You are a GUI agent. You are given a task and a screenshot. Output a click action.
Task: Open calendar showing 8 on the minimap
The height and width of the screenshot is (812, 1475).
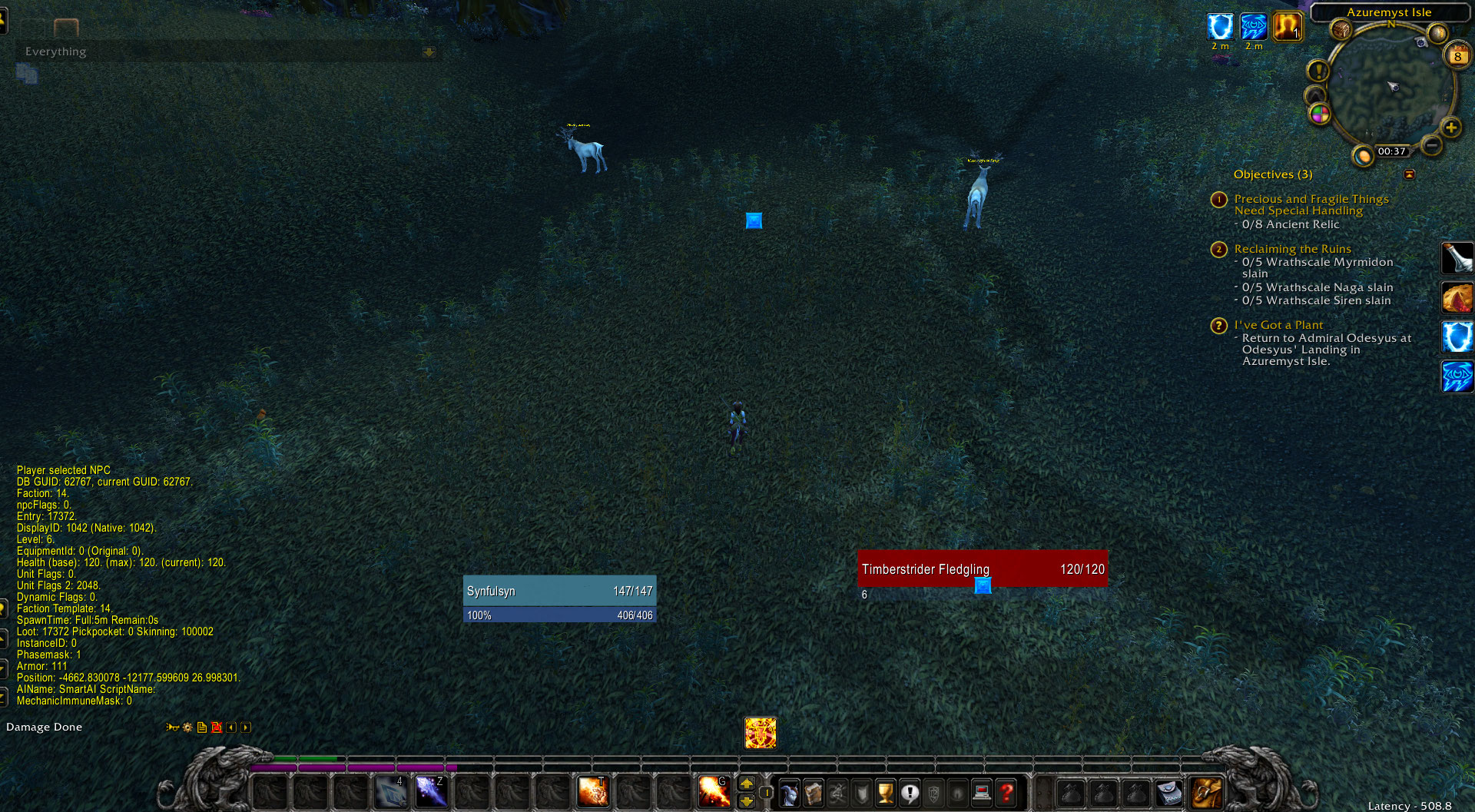click(x=1457, y=55)
